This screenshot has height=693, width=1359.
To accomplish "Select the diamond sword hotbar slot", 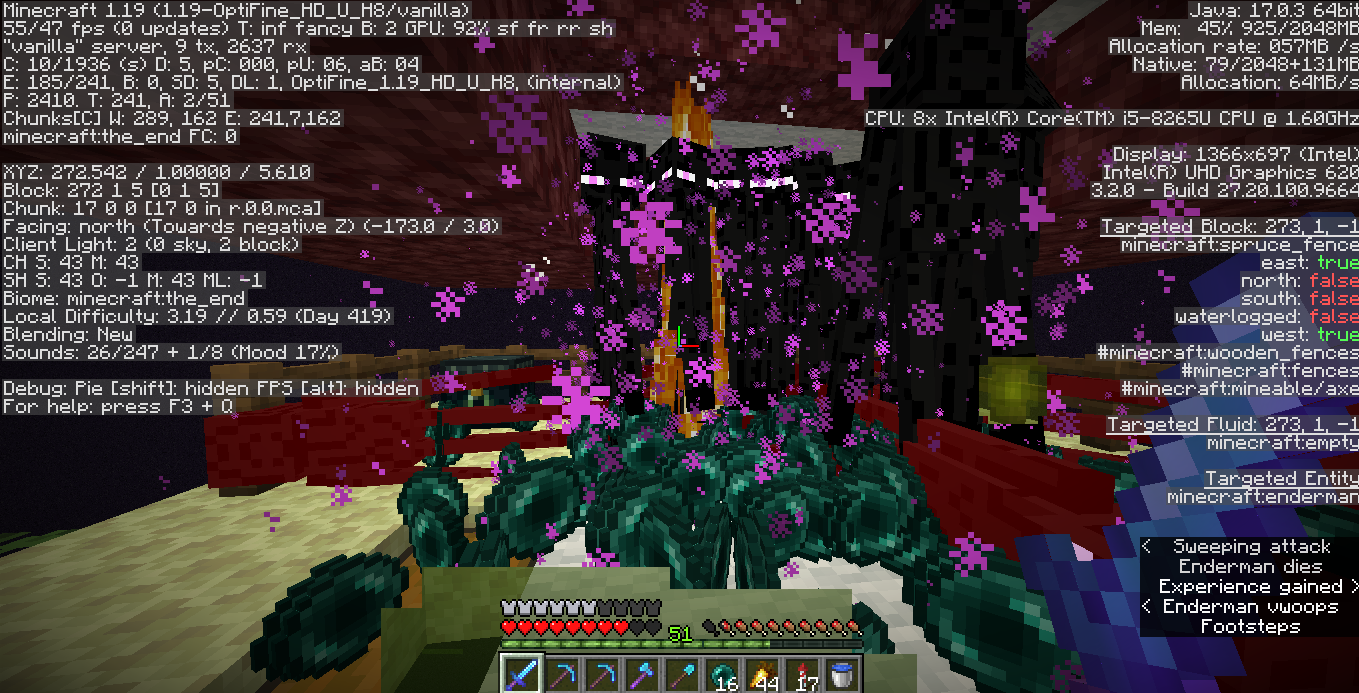I will click(520, 673).
